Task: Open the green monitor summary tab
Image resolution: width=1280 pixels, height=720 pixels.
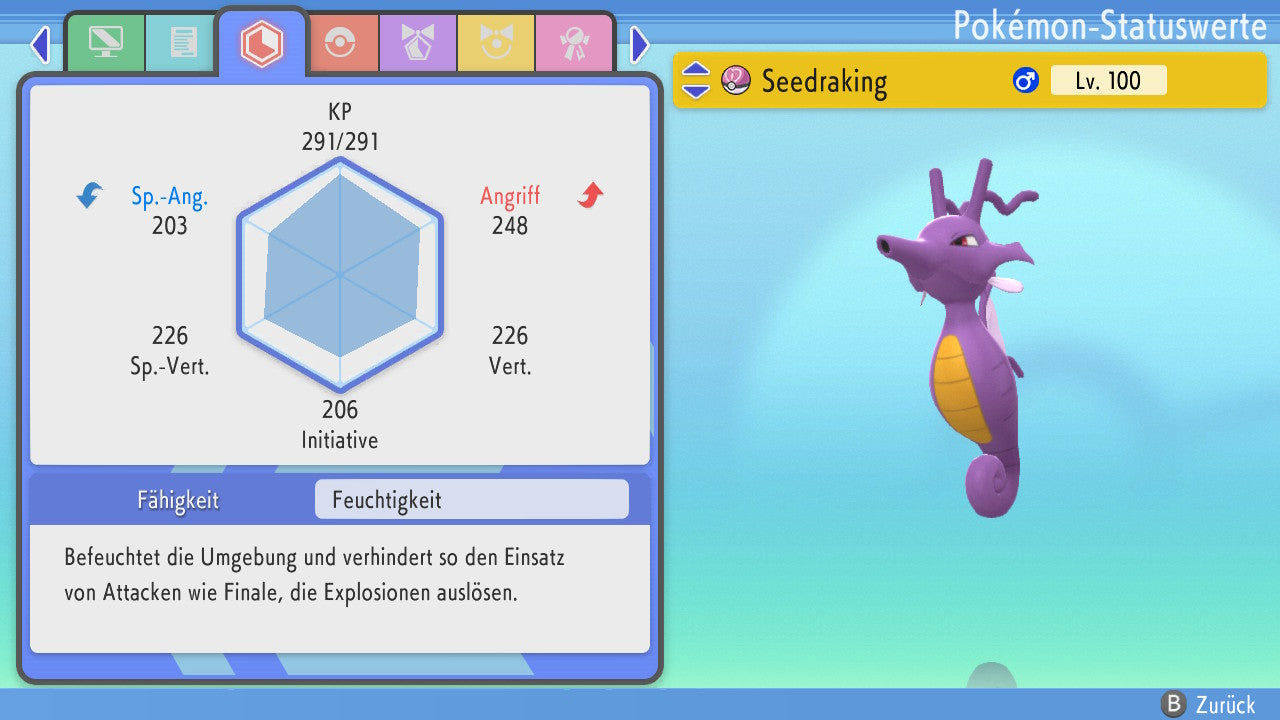Action: pyautogui.click(x=106, y=42)
